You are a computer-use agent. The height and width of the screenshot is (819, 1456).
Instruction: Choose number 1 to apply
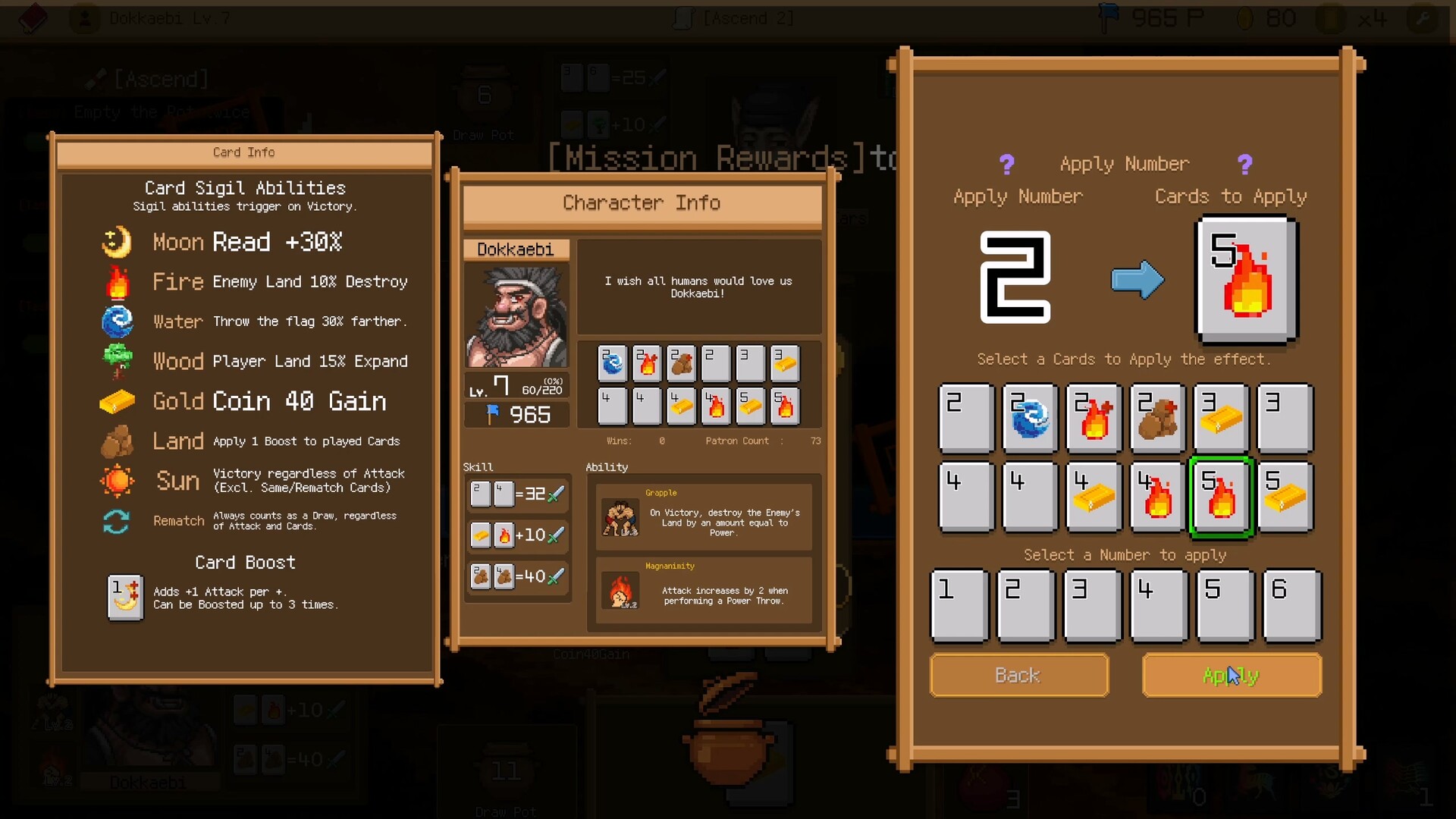tap(959, 606)
